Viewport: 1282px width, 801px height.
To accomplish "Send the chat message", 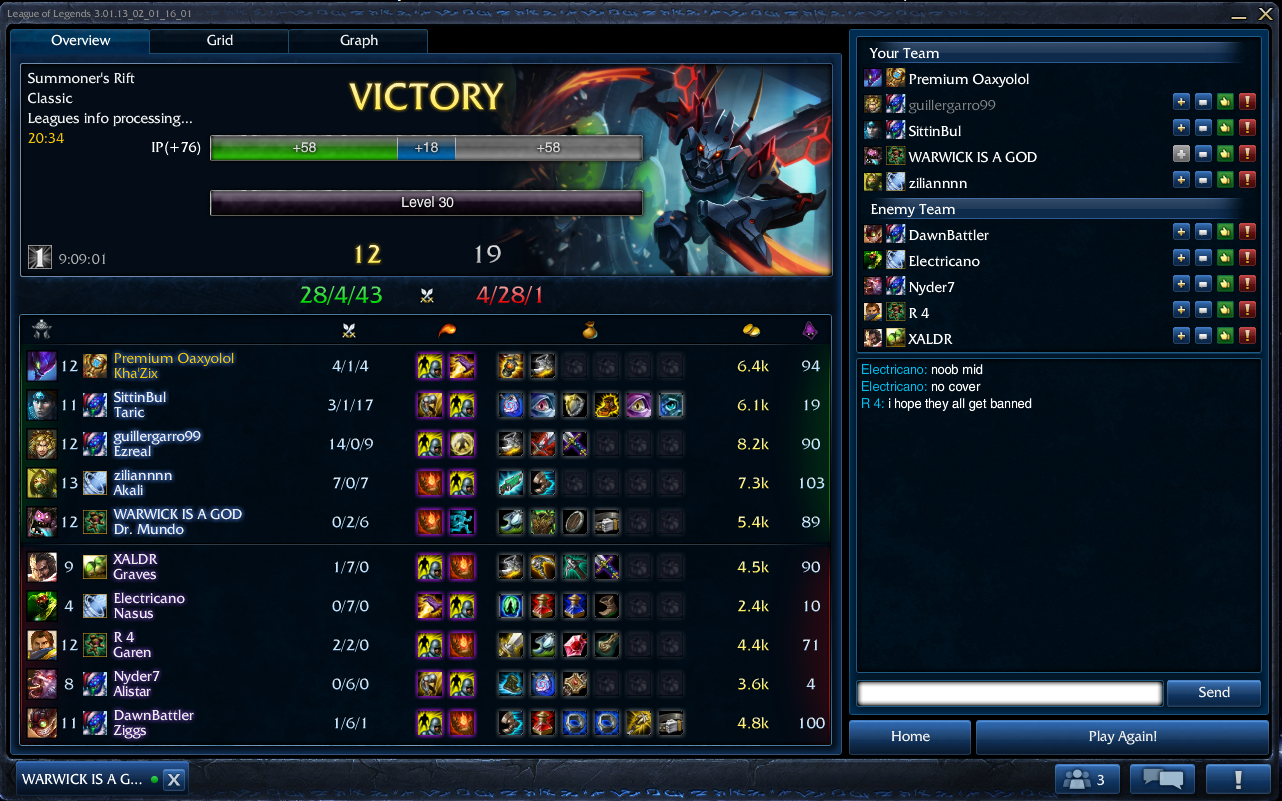I will click(x=1213, y=693).
